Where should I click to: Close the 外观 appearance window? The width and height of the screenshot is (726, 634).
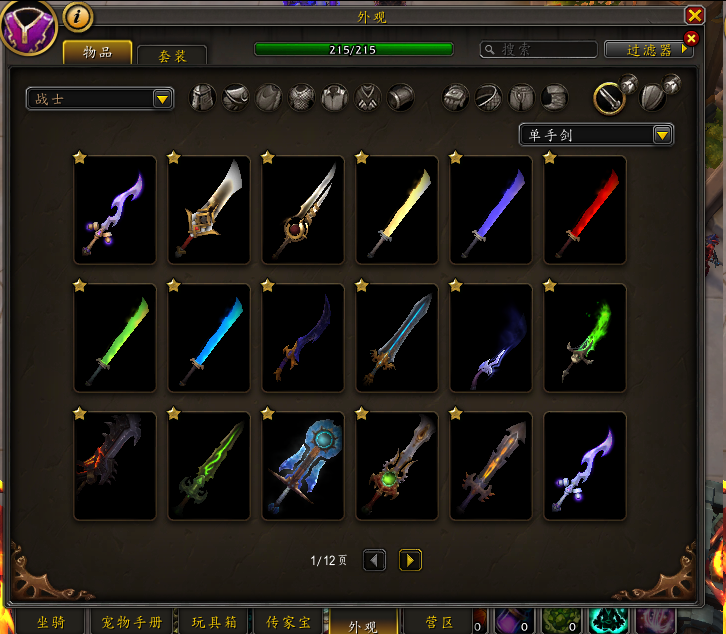pos(694,15)
